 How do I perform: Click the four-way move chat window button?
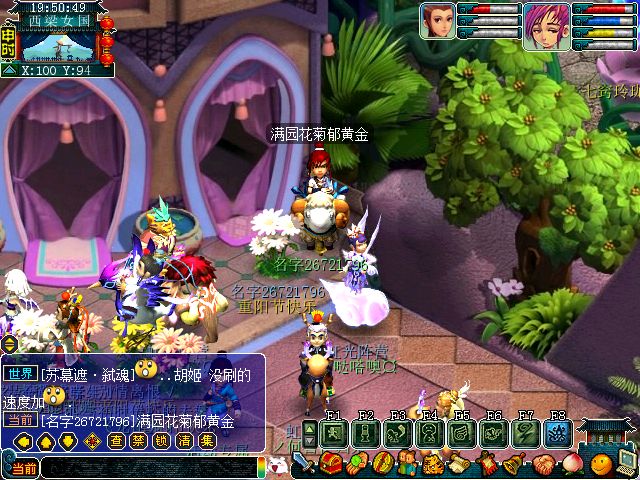92,441
